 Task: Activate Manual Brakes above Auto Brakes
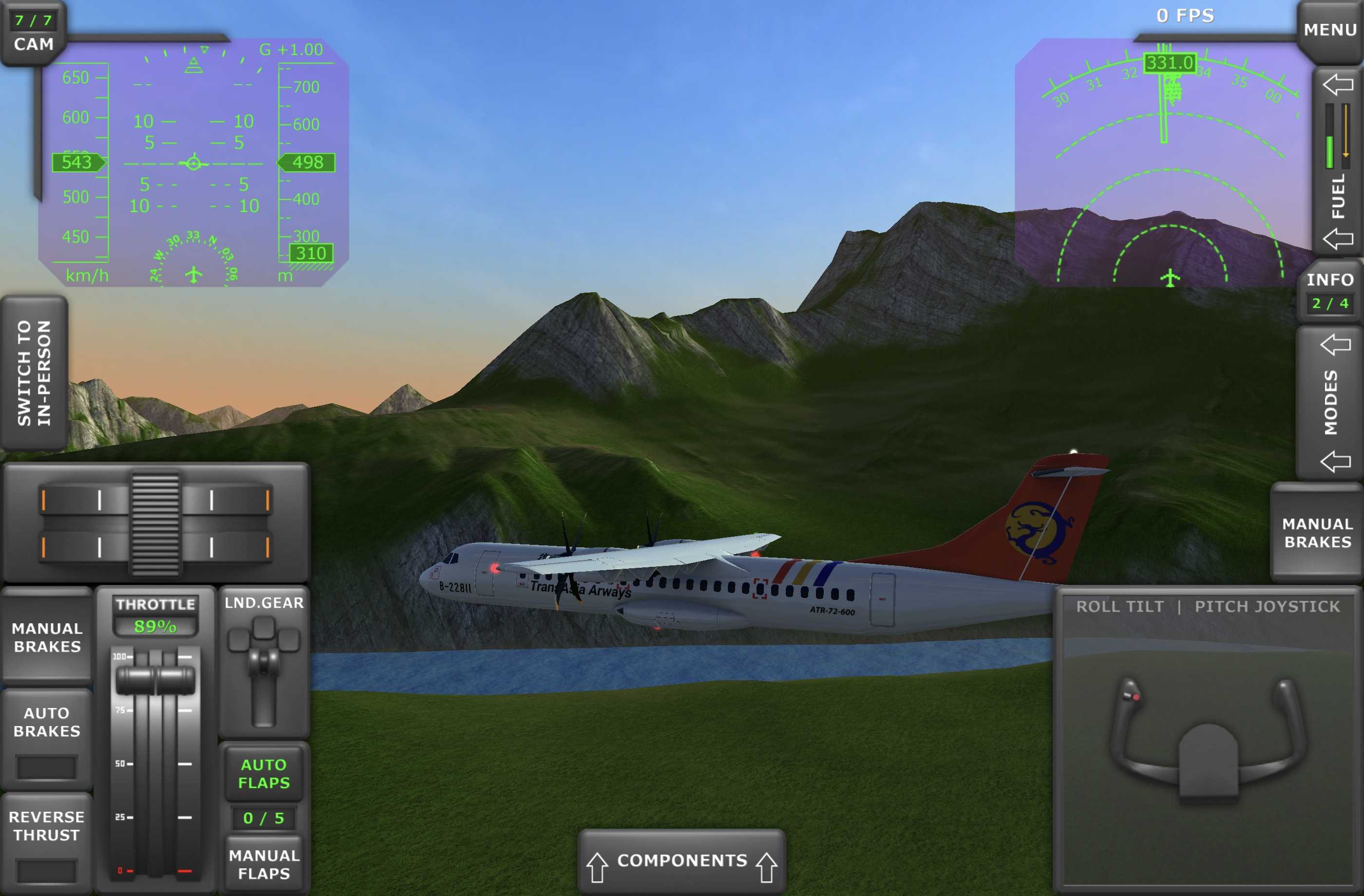point(47,637)
